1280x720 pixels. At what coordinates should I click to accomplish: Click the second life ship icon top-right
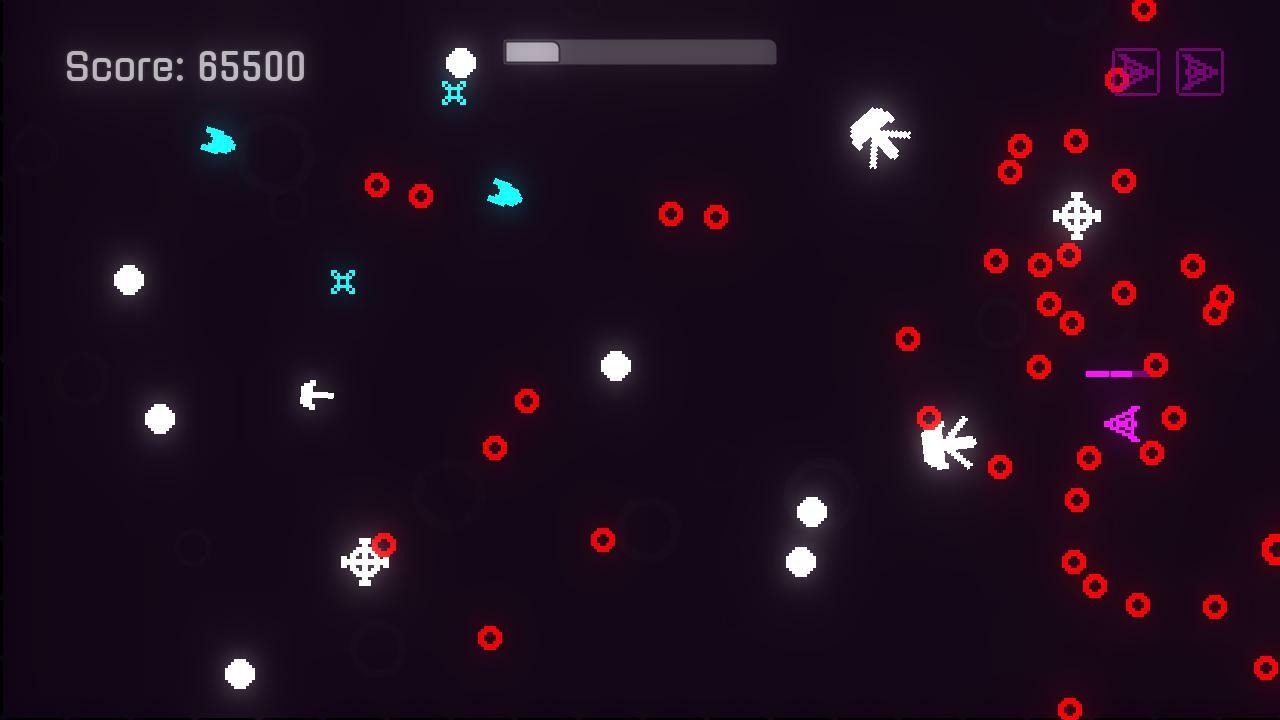point(1200,72)
